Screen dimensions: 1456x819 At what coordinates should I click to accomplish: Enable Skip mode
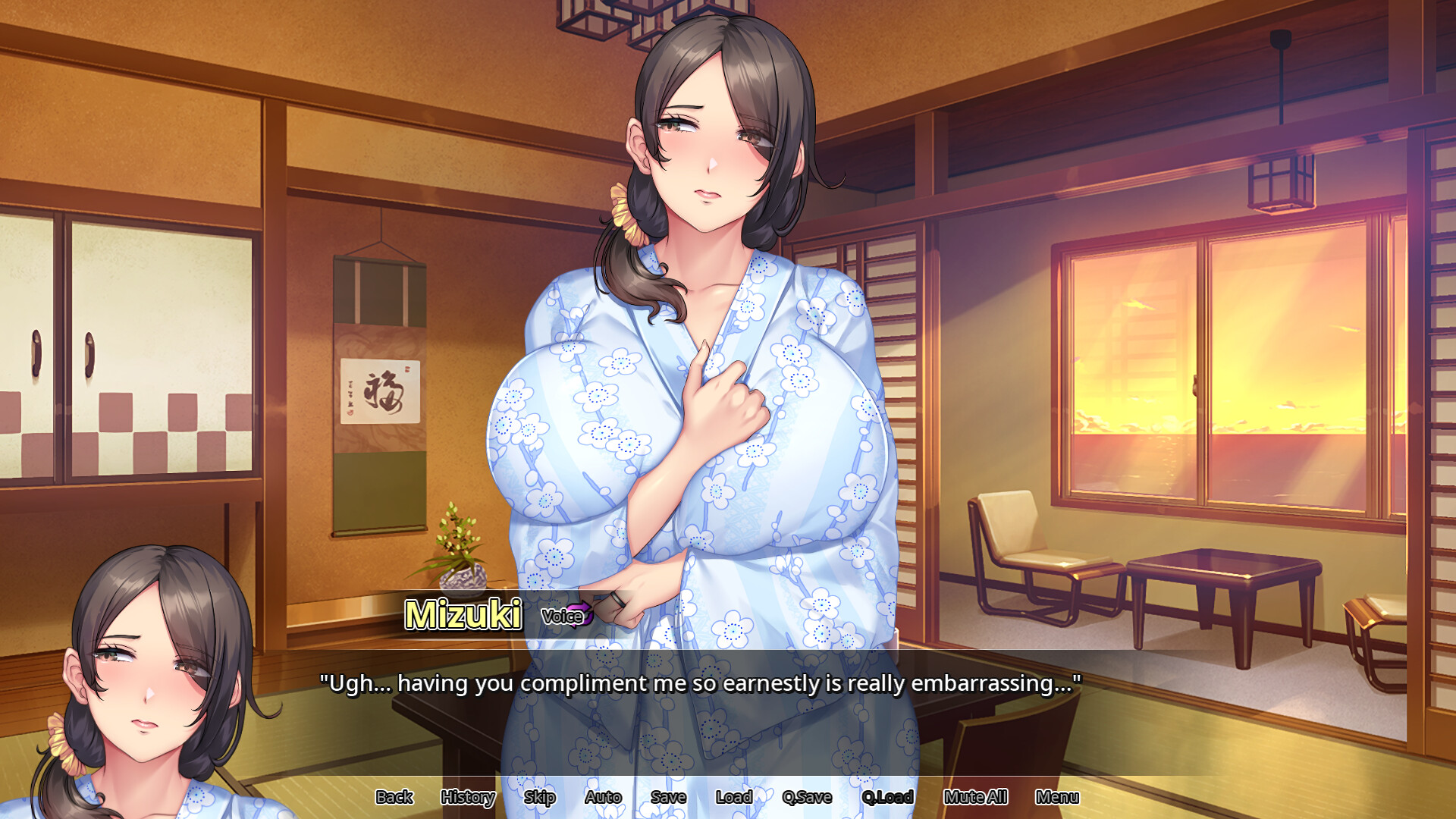[x=540, y=797]
